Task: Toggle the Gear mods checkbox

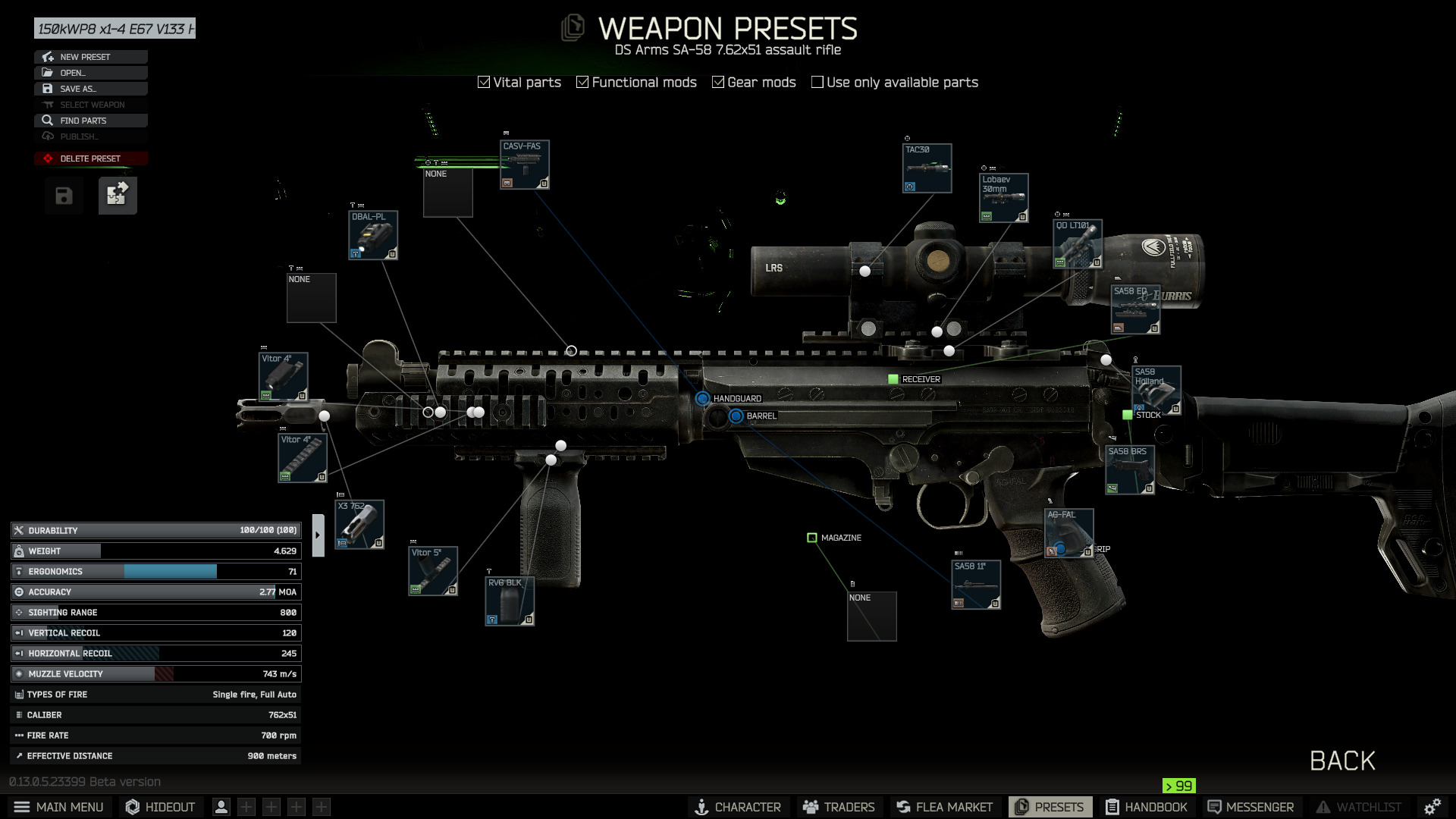Action: click(x=717, y=82)
